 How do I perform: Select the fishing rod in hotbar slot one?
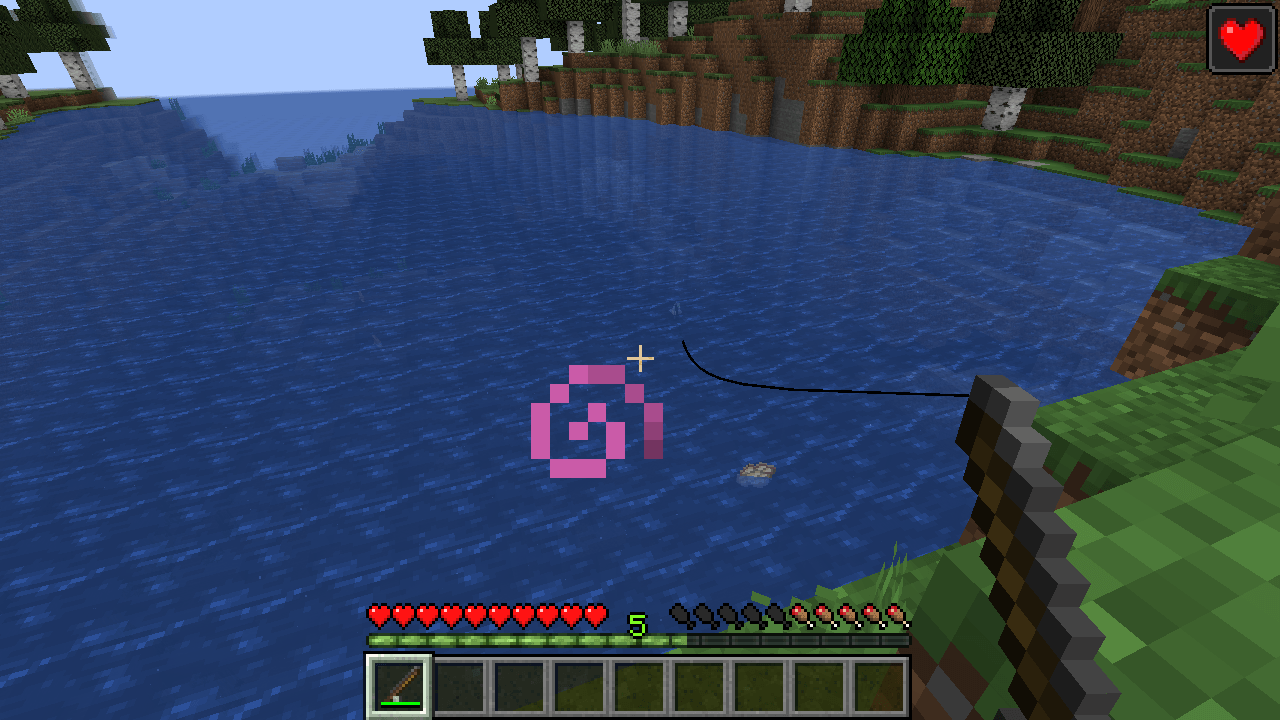(x=398, y=685)
